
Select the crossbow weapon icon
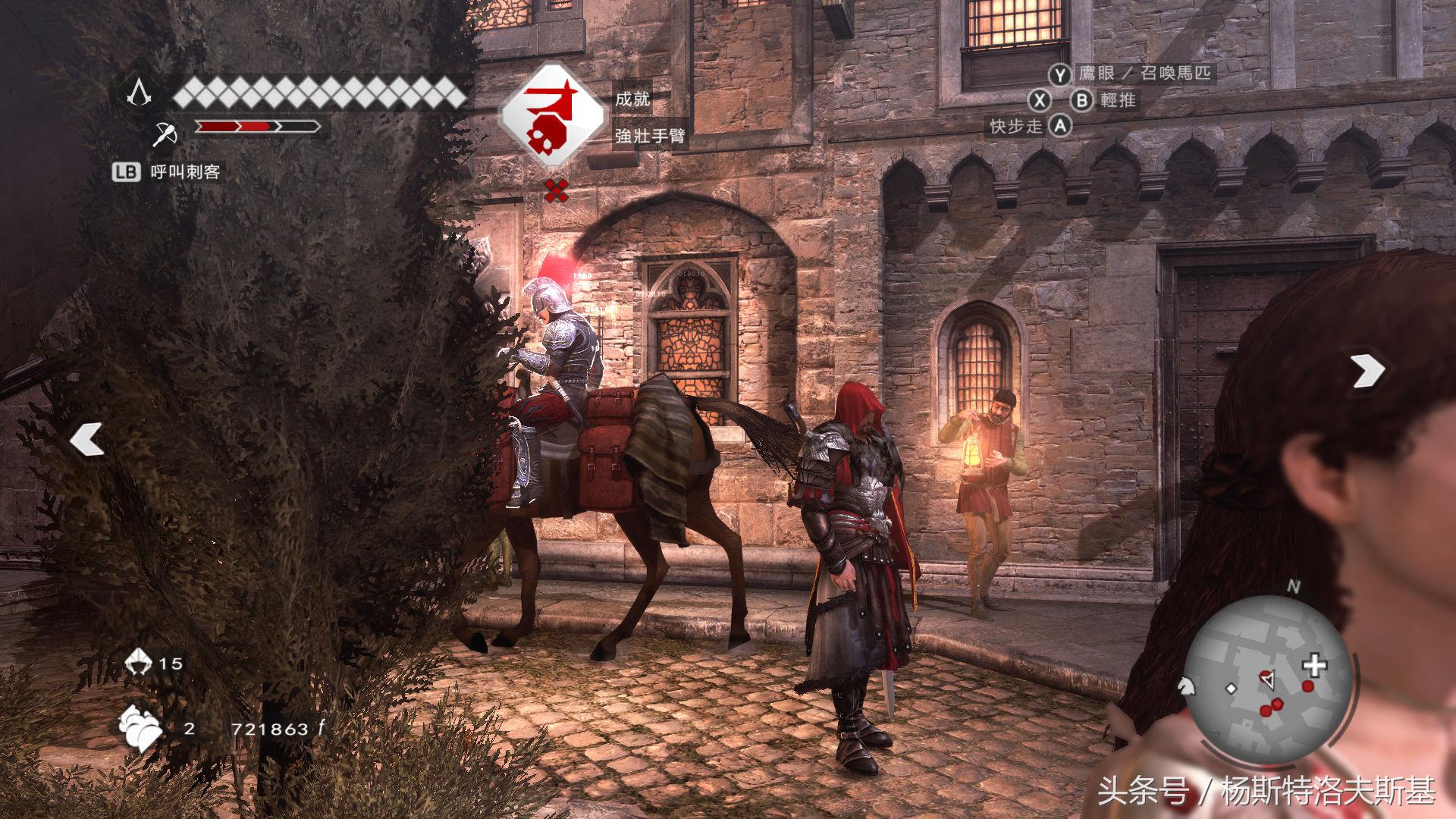164,133
